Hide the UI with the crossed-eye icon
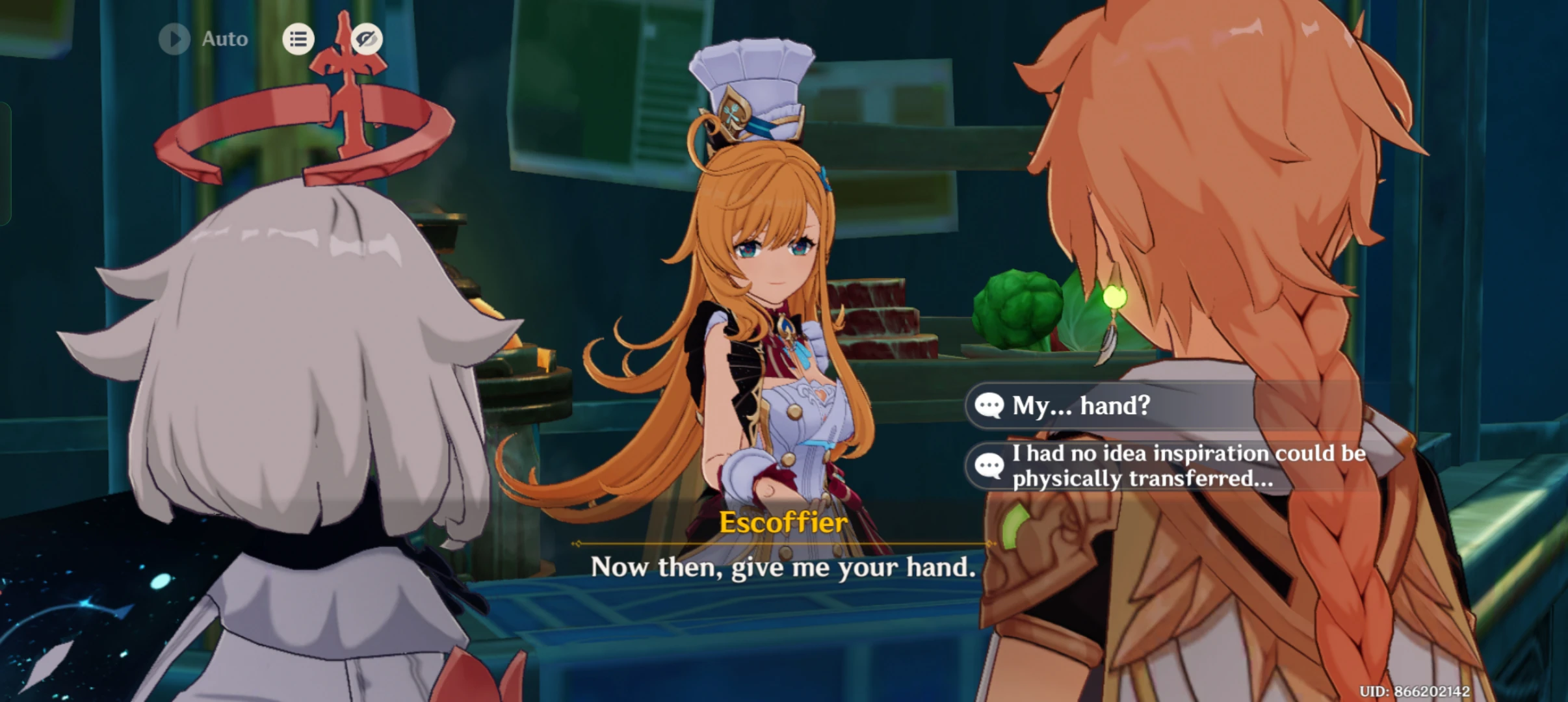Viewport: 1568px width, 702px height. pyautogui.click(x=364, y=38)
